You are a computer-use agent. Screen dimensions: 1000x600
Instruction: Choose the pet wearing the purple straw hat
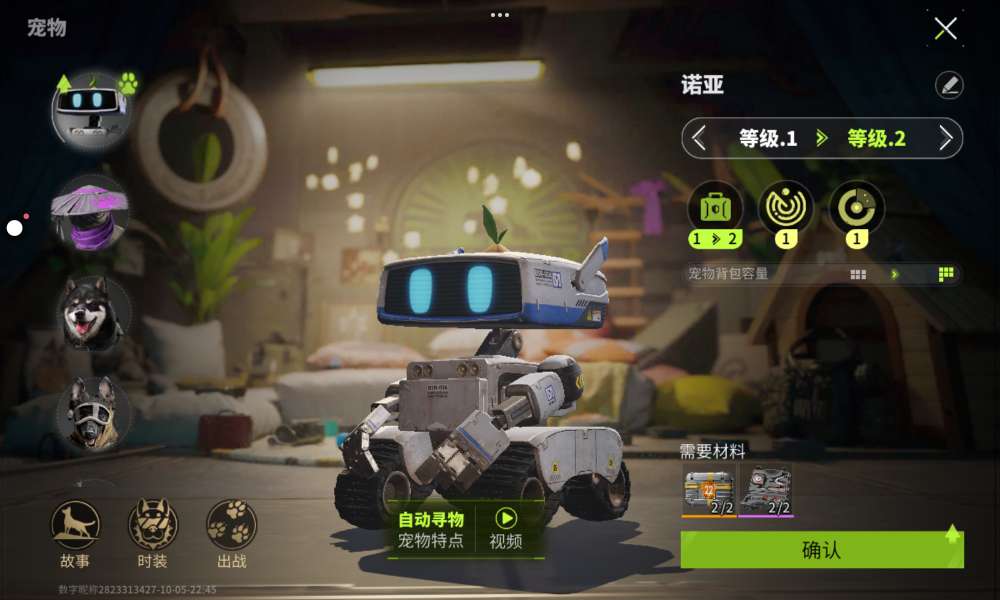91,212
